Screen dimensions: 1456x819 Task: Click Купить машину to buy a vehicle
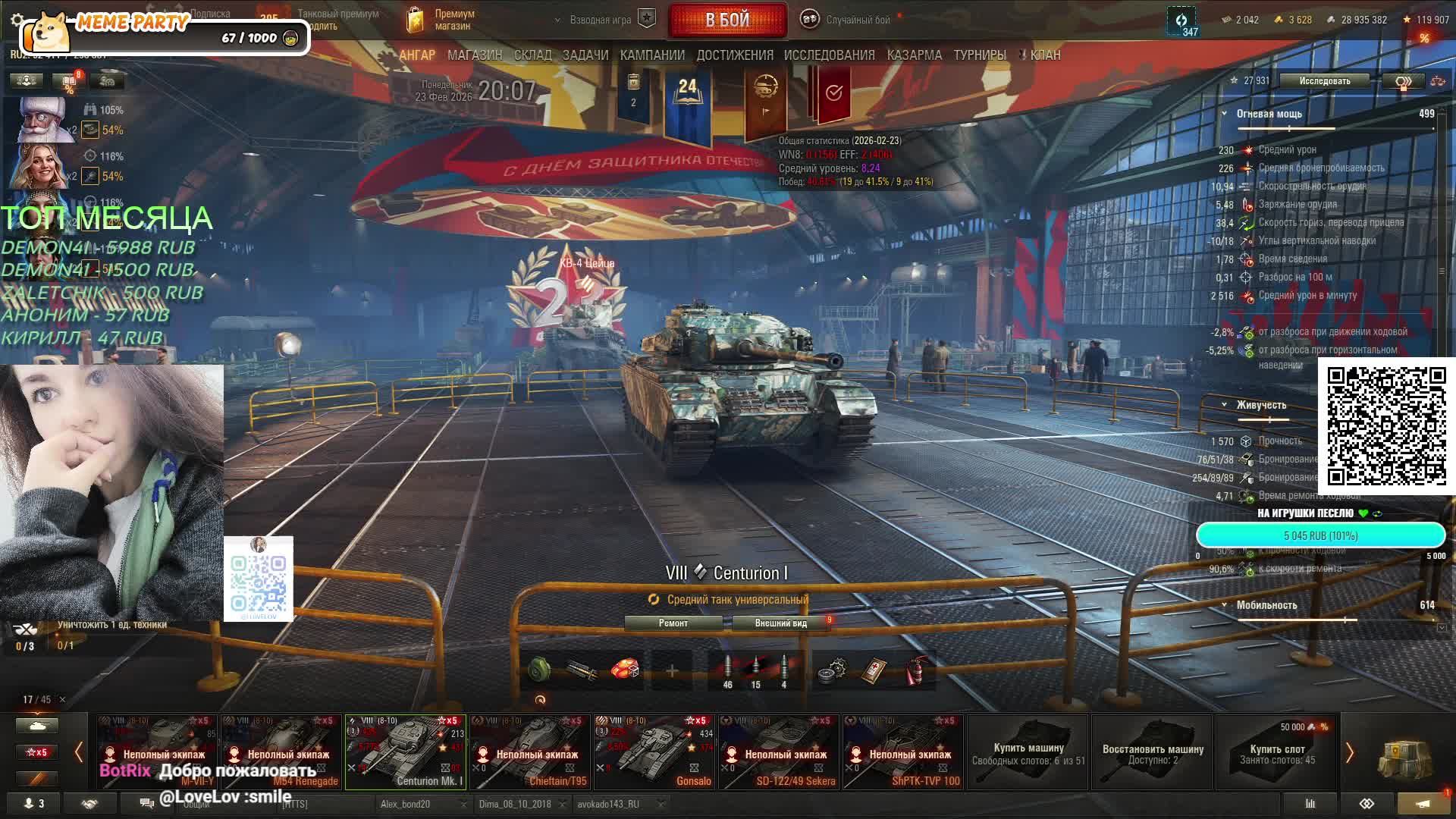[x=1028, y=752]
